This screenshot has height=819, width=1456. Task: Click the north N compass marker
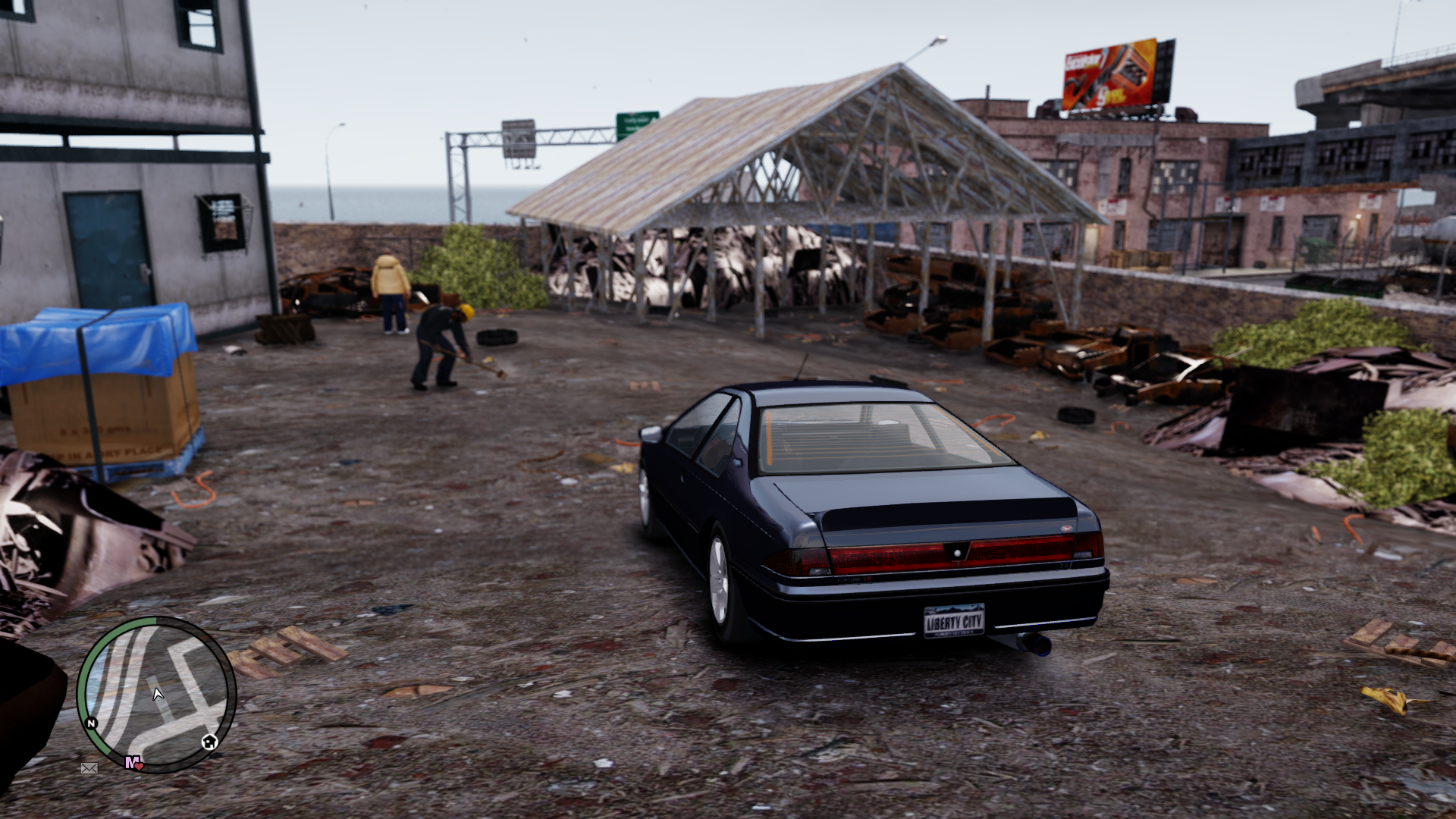pyautogui.click(x=92, y=723)
